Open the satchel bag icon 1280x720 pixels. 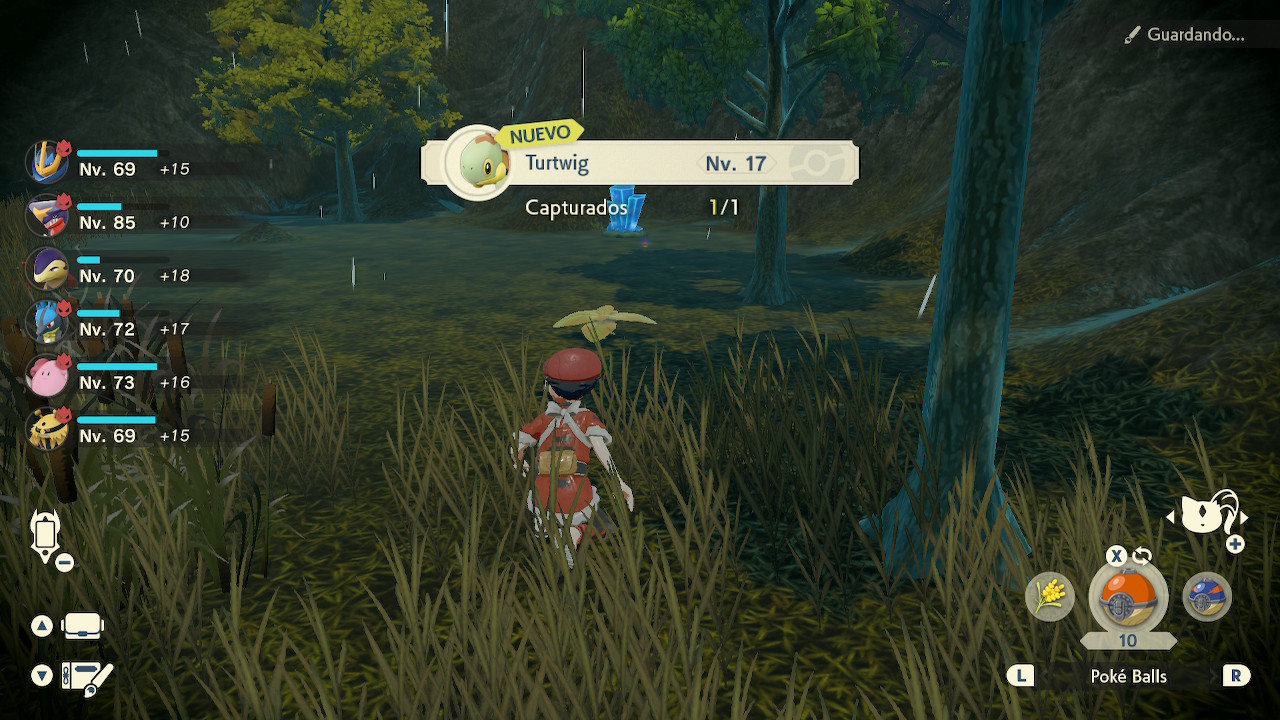[x=82, y=626]
